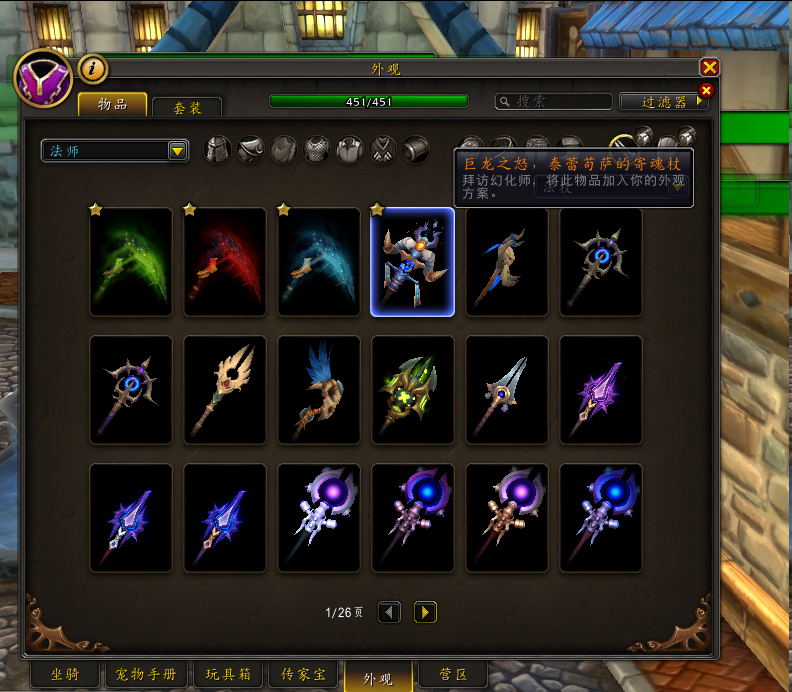Open the 宠物手册 pet journal tab

[x=146, y=676]
